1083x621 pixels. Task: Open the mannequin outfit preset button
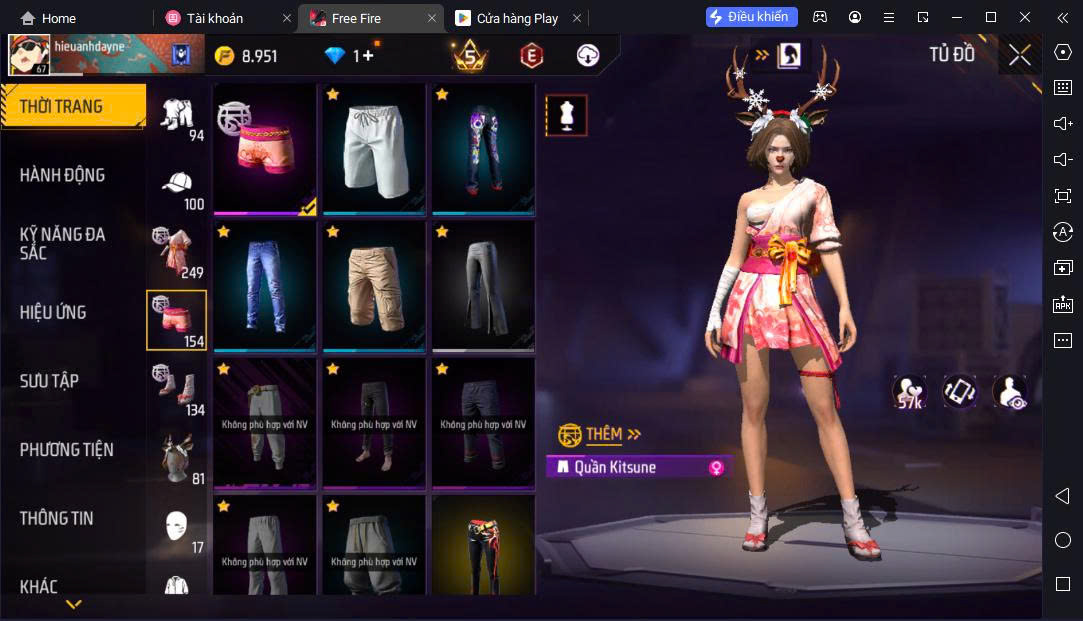[x=566, y=115]
